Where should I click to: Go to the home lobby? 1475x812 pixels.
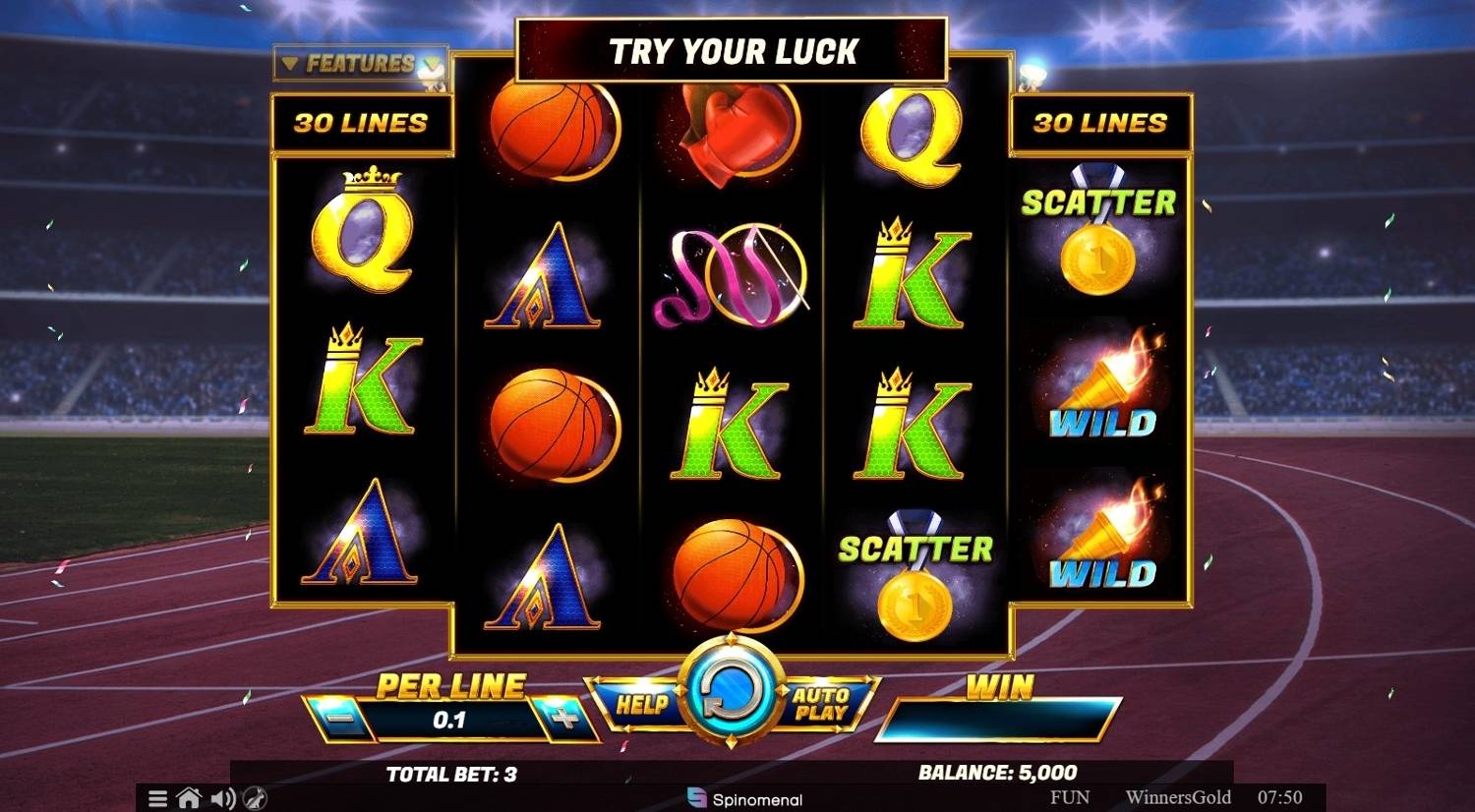189,798
